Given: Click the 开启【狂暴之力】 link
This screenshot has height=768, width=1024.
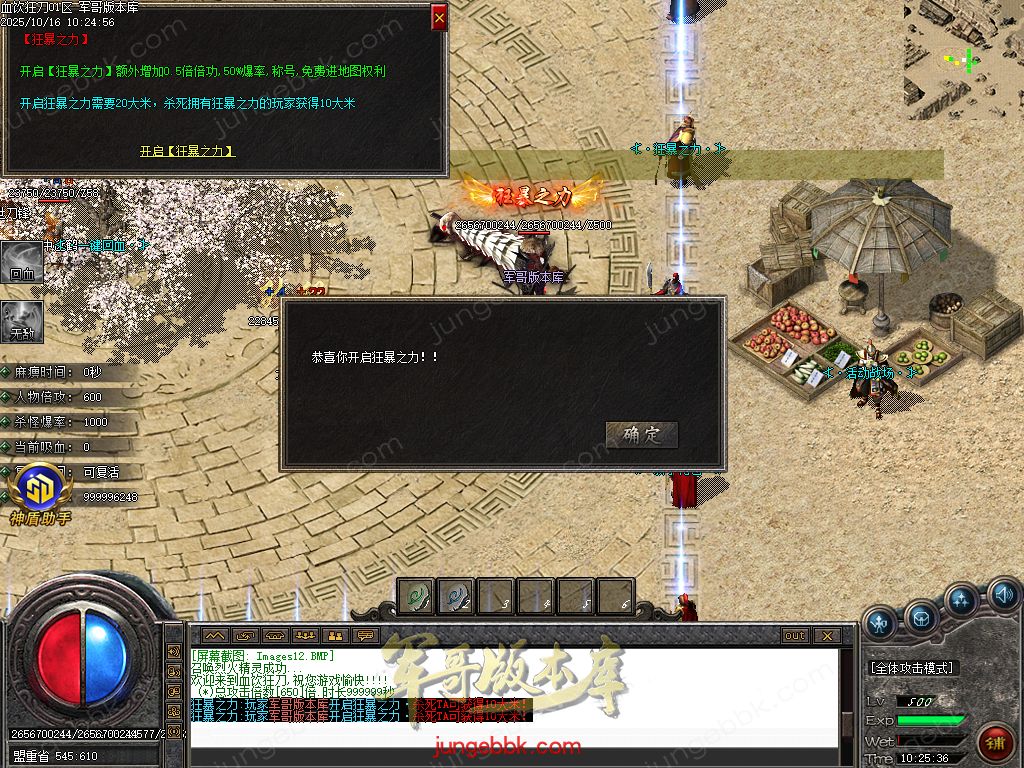Looking at the screenshot, I should pos(187,151).
